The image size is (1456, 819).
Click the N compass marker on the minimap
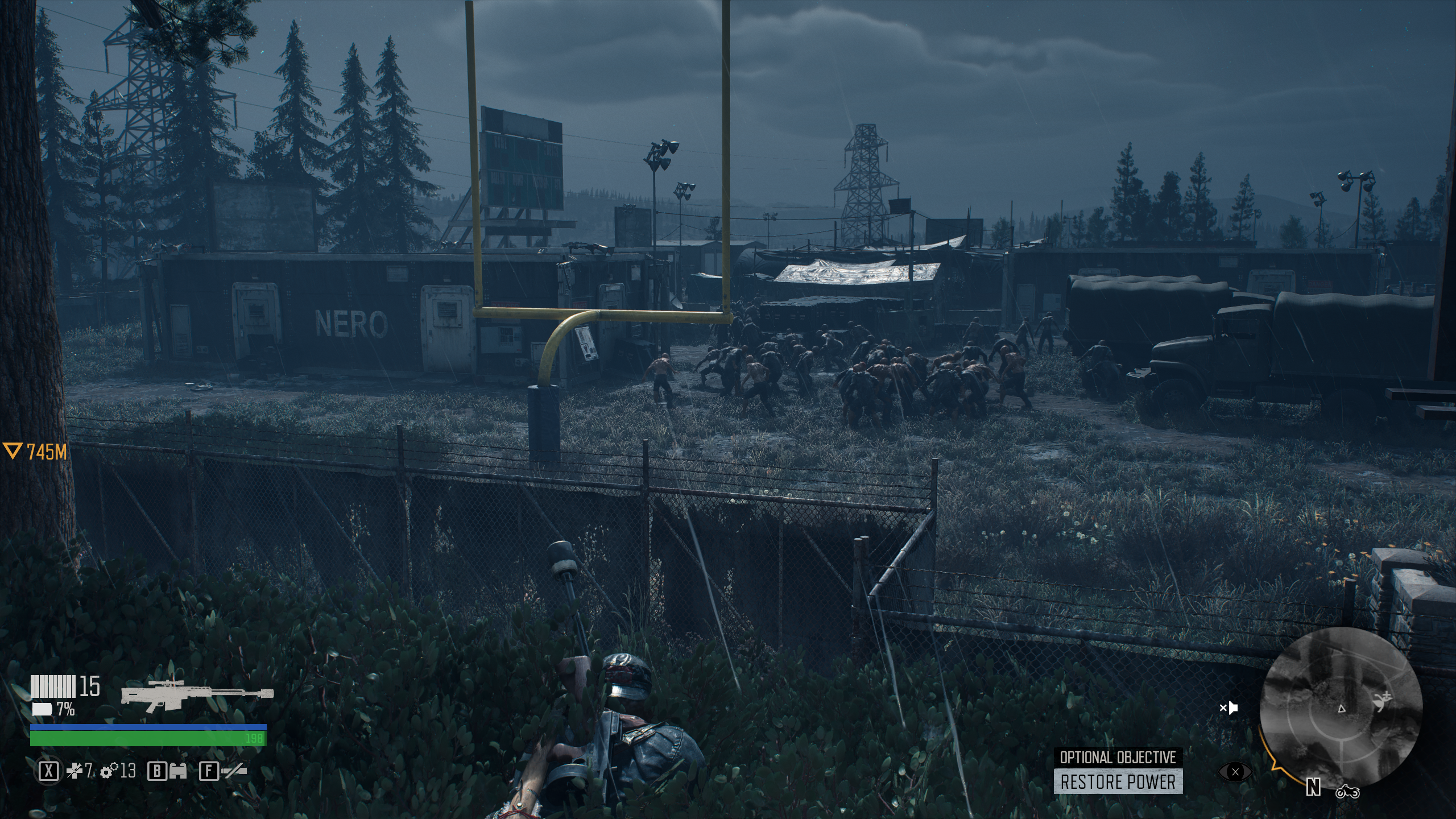(x=1313, y=787)
